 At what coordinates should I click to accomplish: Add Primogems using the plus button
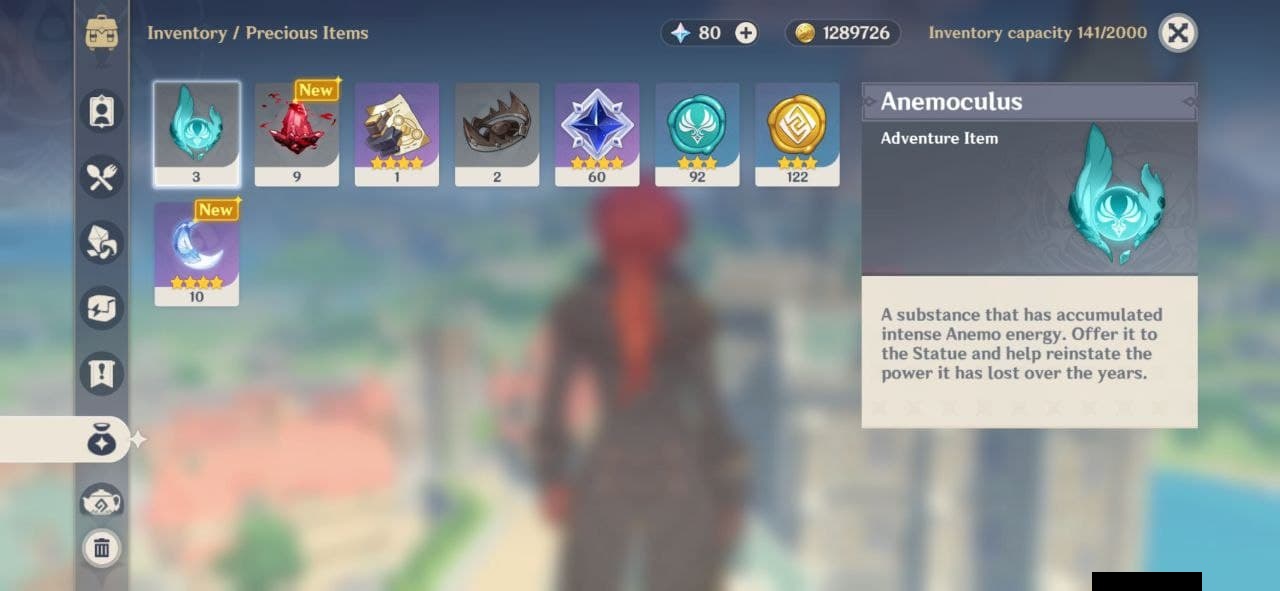tap(746, 33)
